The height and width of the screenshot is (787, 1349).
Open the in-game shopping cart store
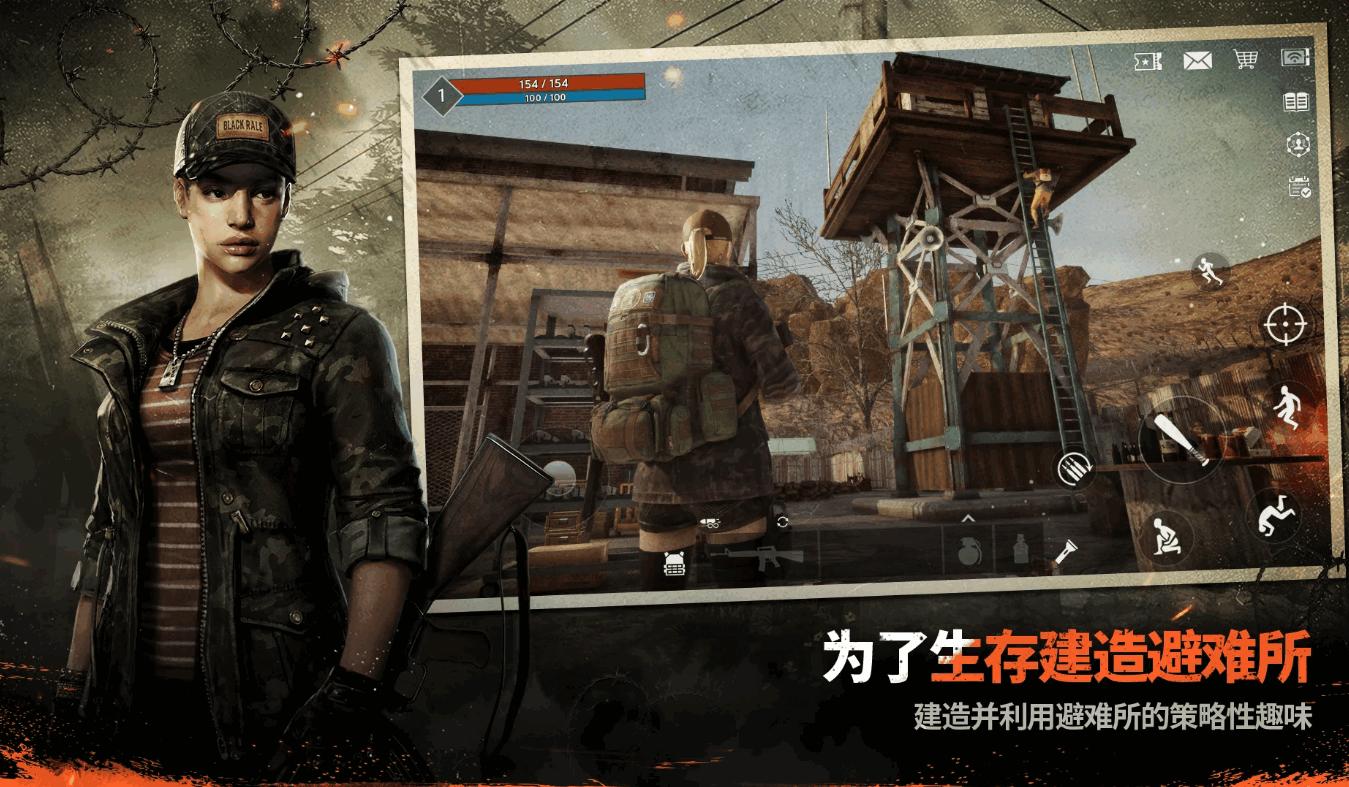pyautogui.click(x=1246, y=61)
